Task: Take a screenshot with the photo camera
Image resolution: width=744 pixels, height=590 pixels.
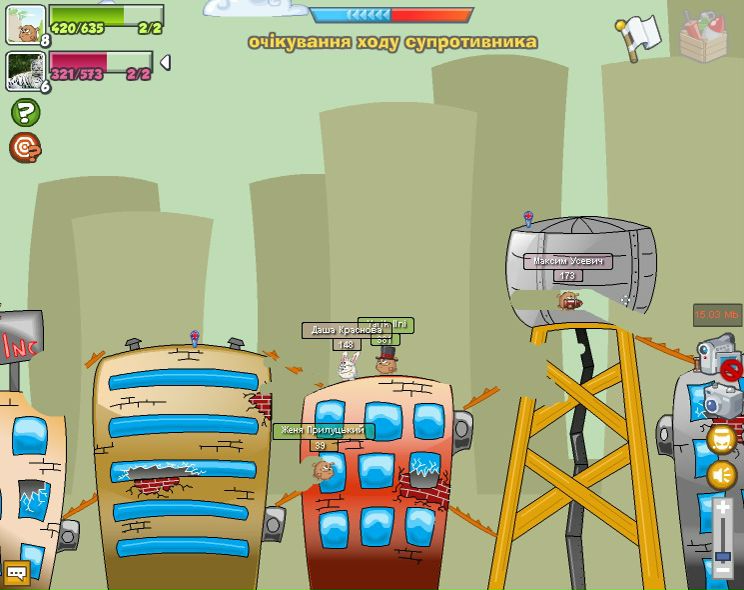Action: coord(721,401)
